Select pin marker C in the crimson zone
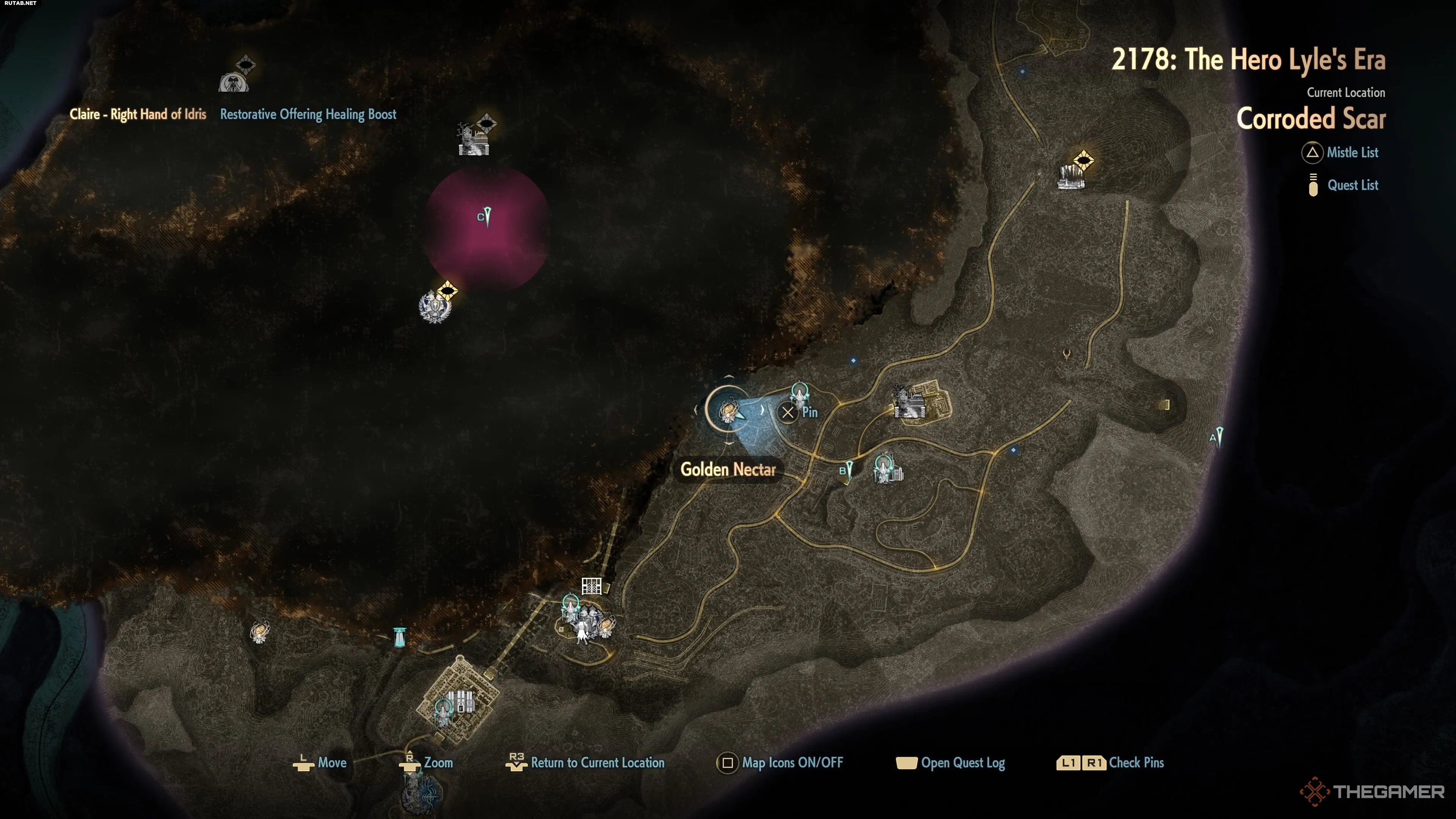Viewport: 1456px width, 819px height. coord(486,216)
